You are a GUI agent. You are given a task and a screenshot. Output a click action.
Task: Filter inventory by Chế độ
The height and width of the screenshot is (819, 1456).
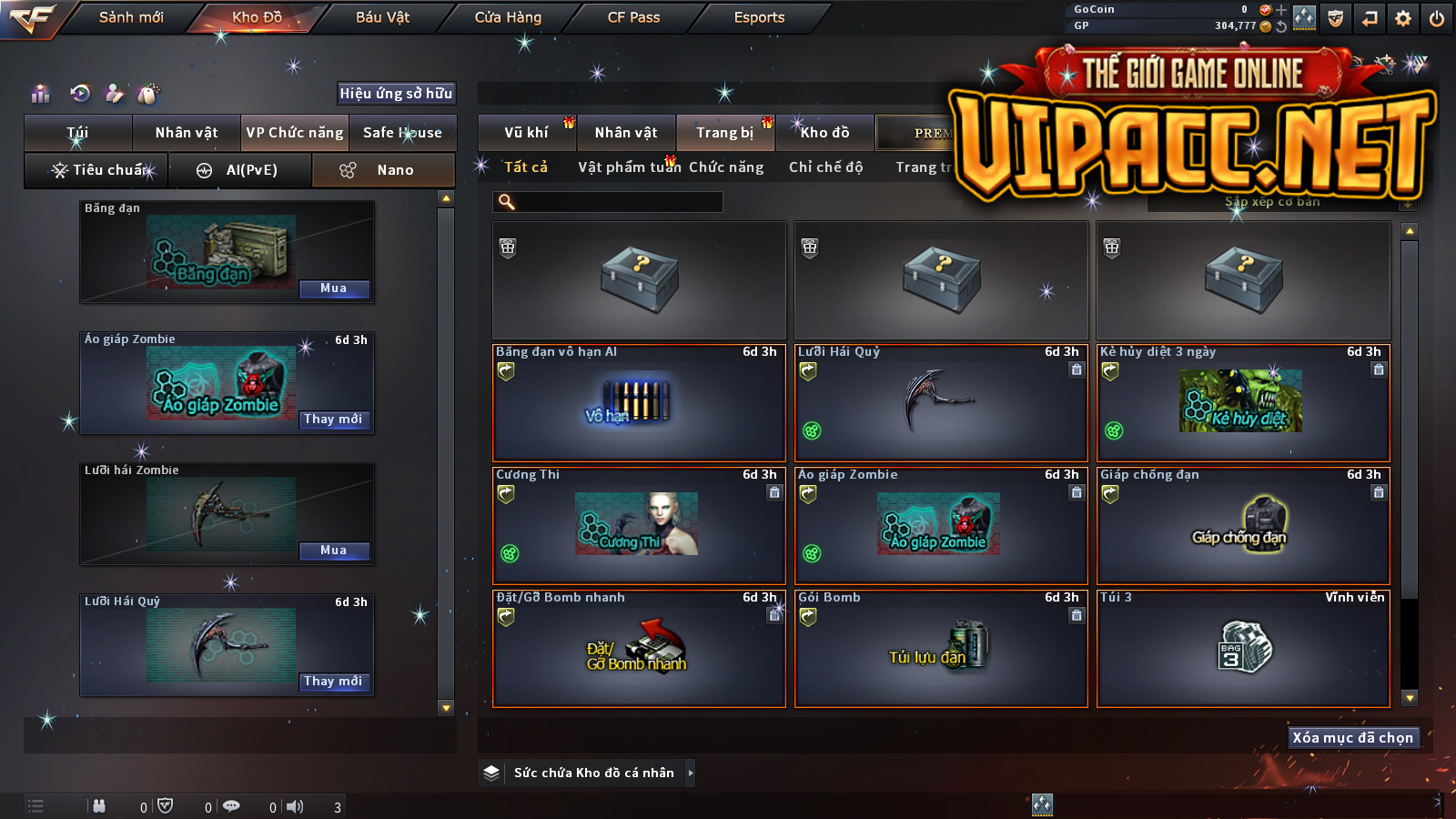point(825,167)
